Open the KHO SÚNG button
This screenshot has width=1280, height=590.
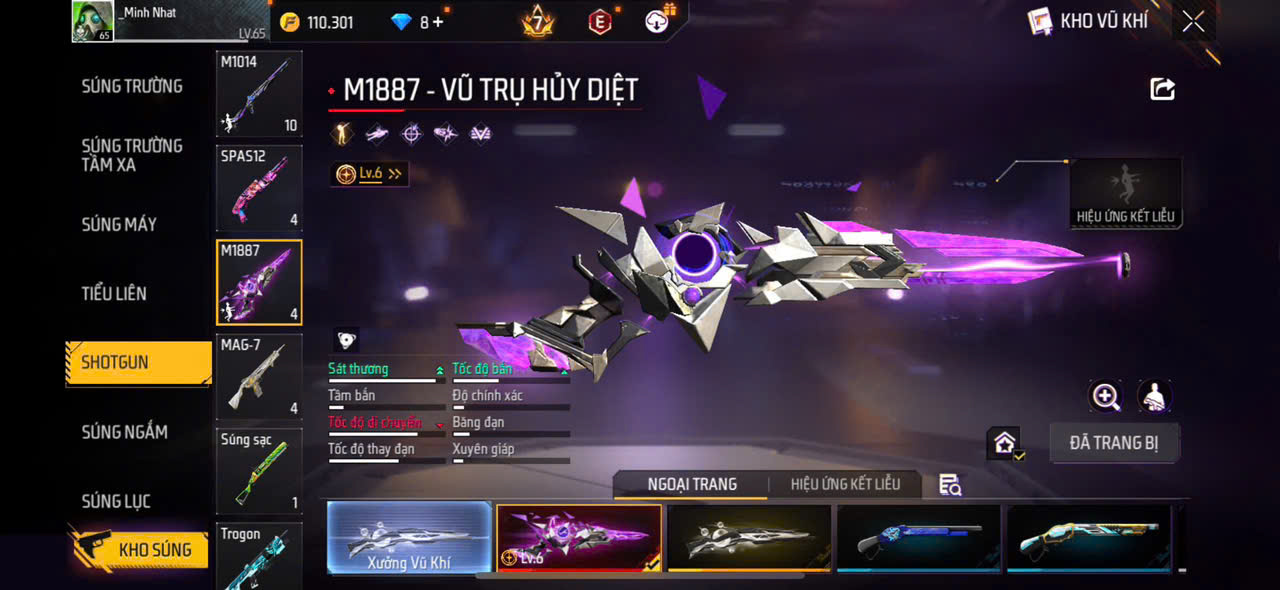click(140, 549)
